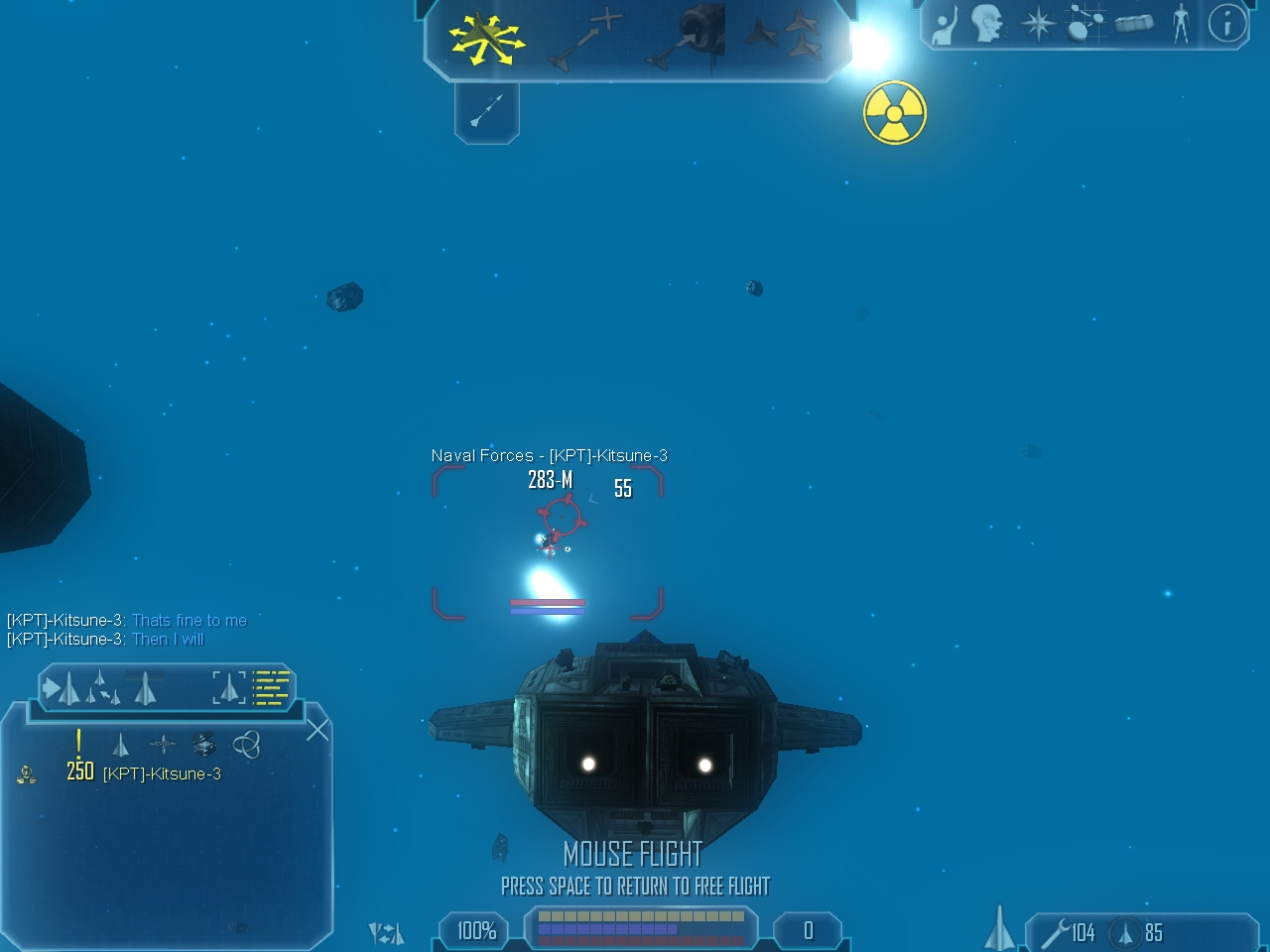
Task: Open the planets reputation map icon
Action: tap(1084, 24)
